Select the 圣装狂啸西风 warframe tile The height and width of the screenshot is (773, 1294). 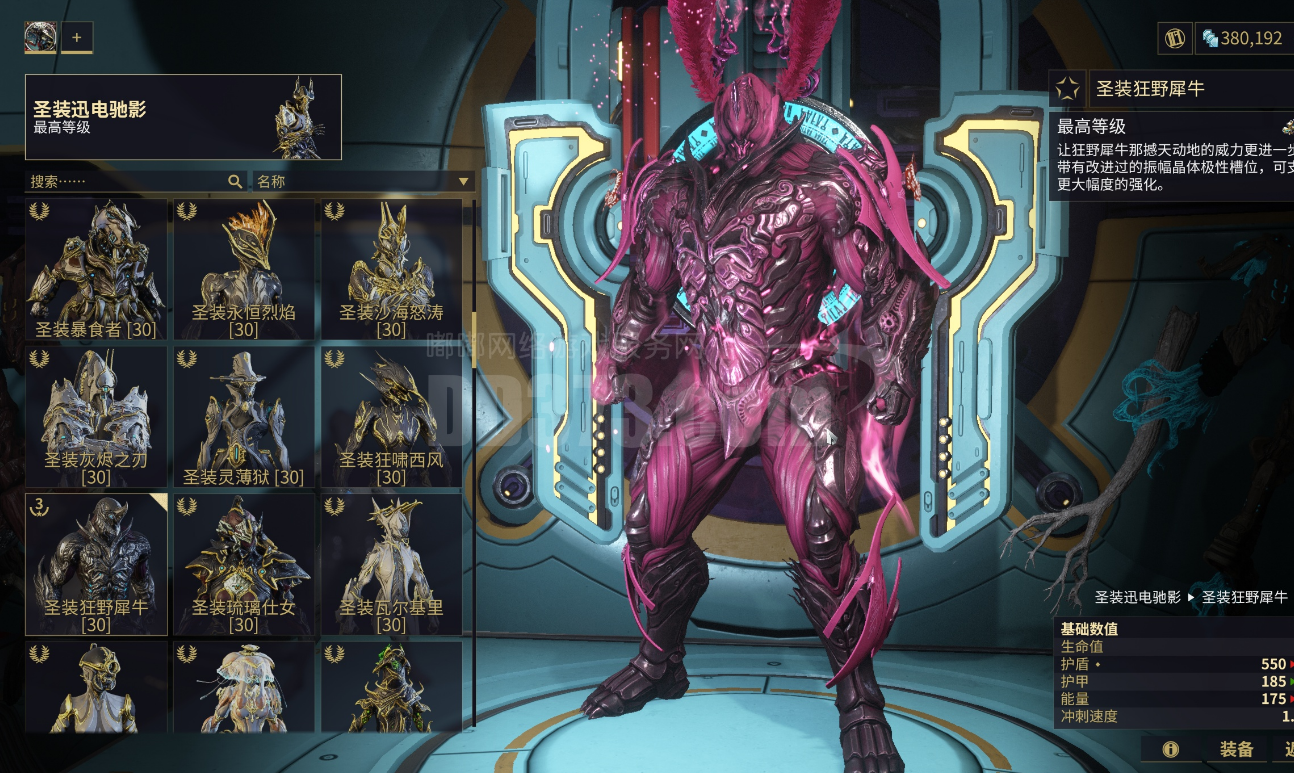pos(391,417)
